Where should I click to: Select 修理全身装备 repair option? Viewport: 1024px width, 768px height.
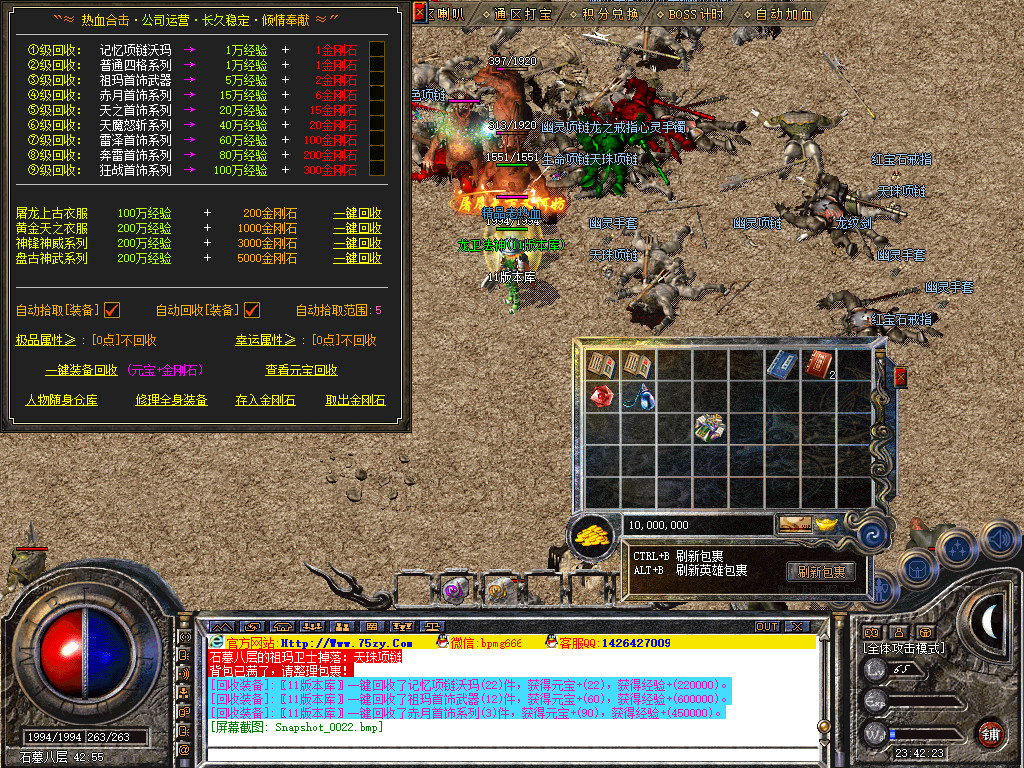click(x=171, y=400)
